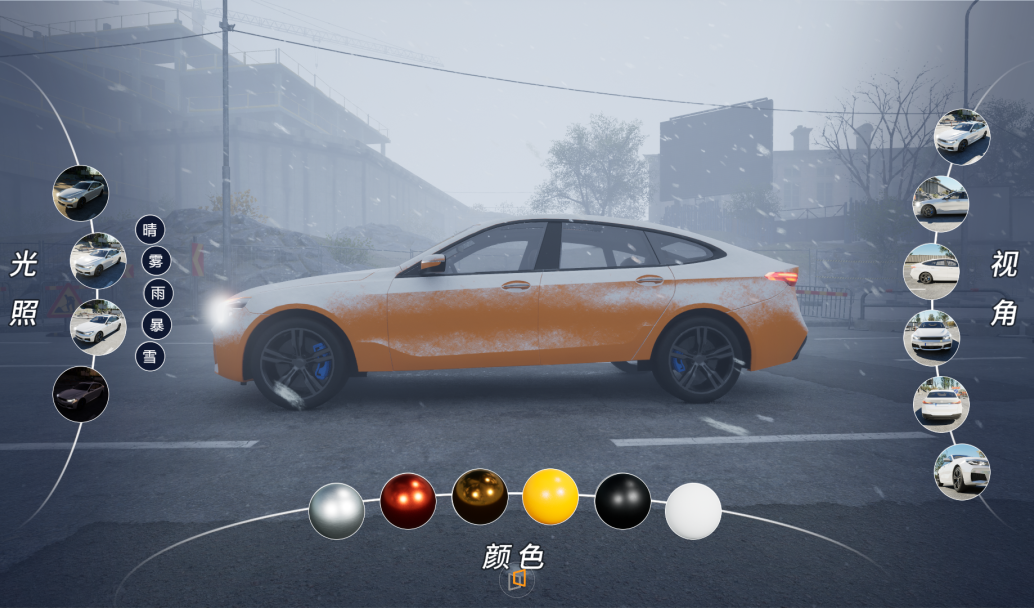
Task: Select the head-on front view thumbnail
Action: [932, 337]
